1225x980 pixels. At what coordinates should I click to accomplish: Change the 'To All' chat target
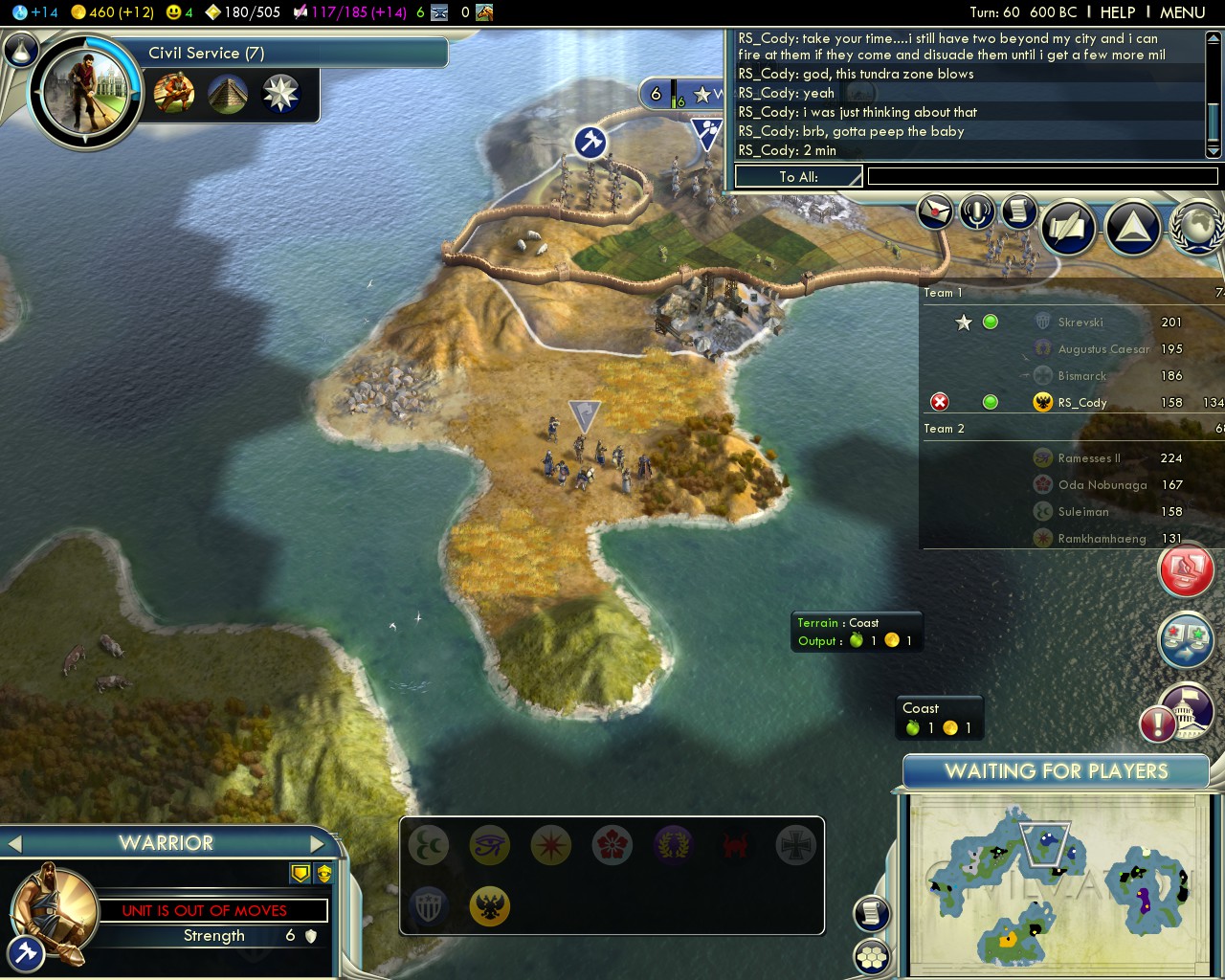coord(798,176)
